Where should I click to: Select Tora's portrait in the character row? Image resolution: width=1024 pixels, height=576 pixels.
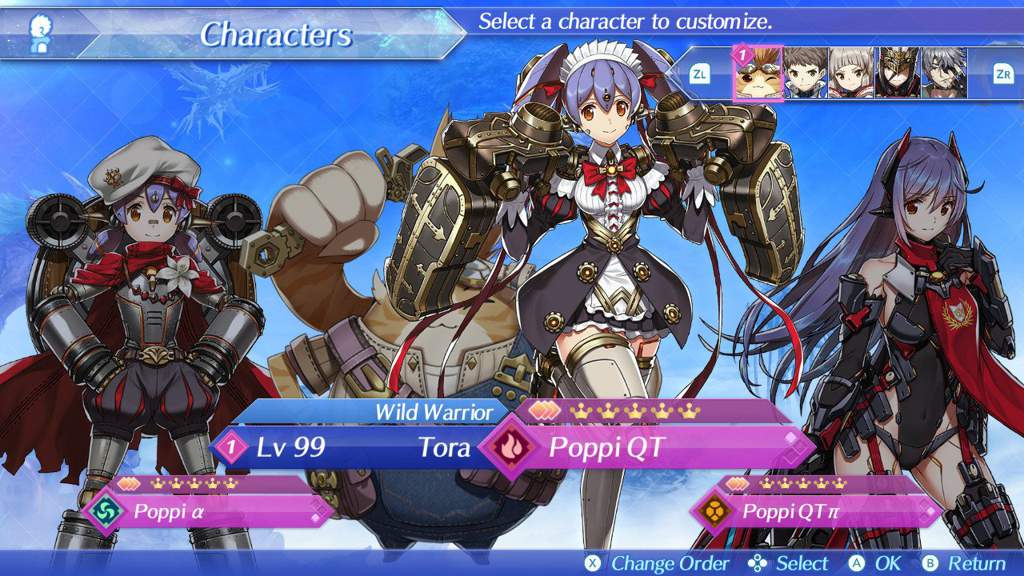(758, 73)
